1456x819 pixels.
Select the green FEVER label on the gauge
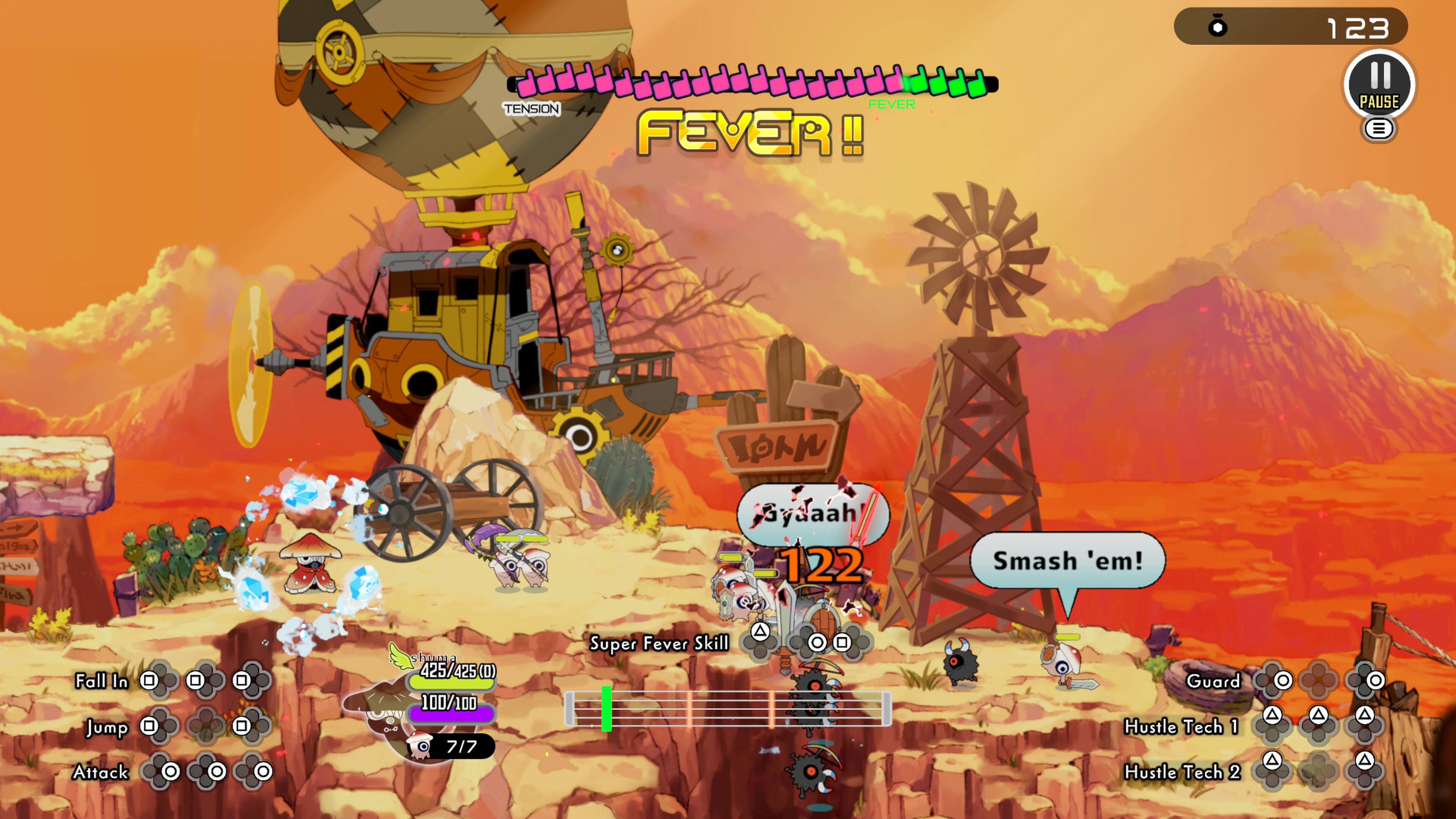tap(893, 104)
